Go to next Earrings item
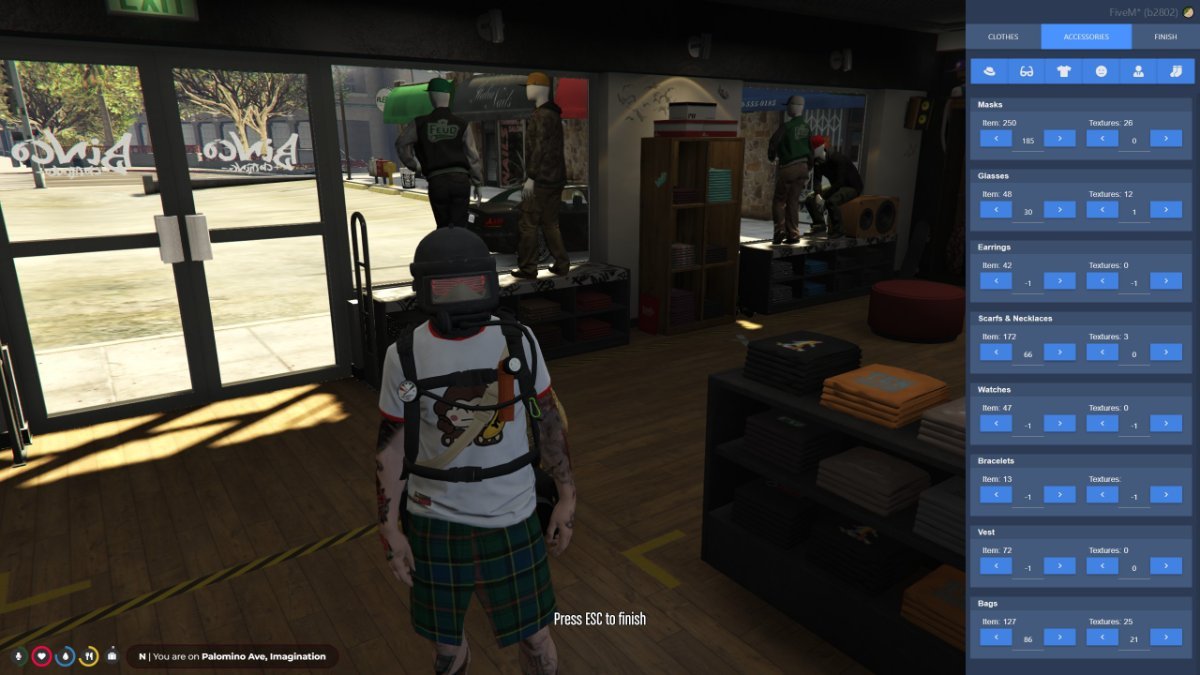Screen dimensions: 1200x675 point(1059,280)
